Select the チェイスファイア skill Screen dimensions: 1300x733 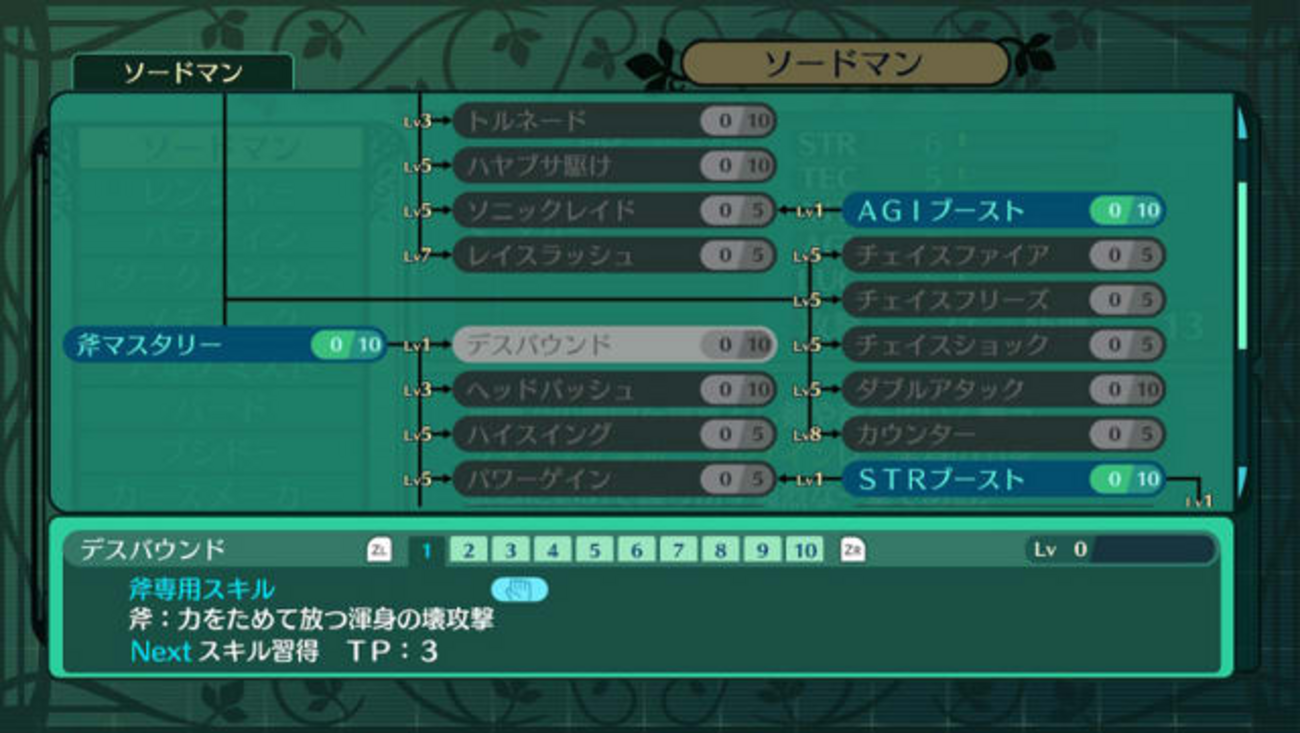pyautogui.click(x=1002, y=255)
